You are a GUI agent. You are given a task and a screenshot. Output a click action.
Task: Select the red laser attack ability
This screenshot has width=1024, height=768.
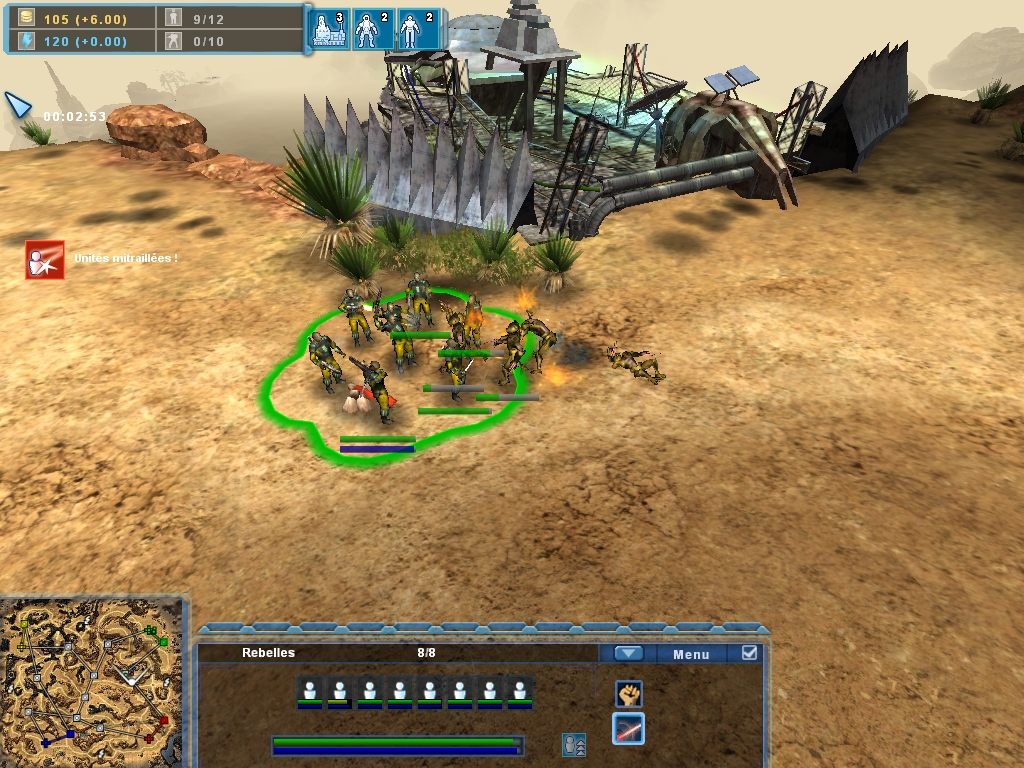[x=628, y=728]
